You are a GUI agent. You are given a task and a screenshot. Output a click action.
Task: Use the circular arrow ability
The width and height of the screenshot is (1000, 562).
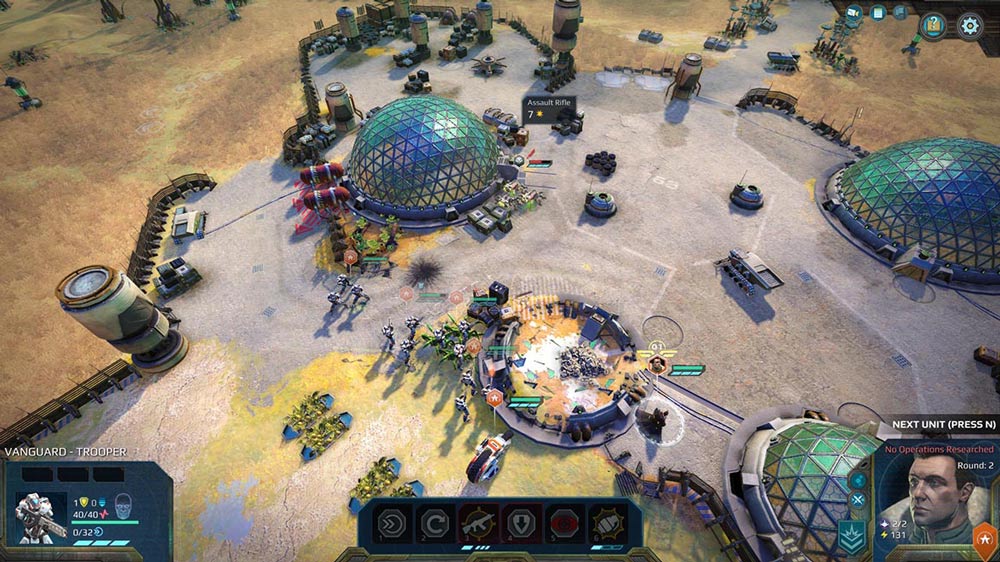pos(433,523)
